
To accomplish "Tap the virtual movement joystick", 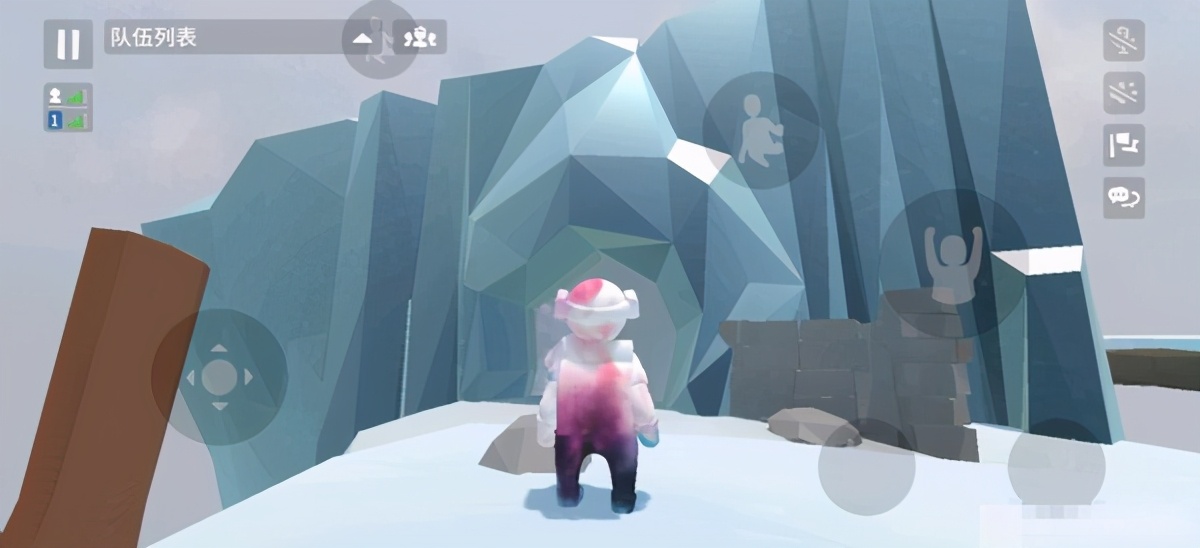I will point(219,377).
